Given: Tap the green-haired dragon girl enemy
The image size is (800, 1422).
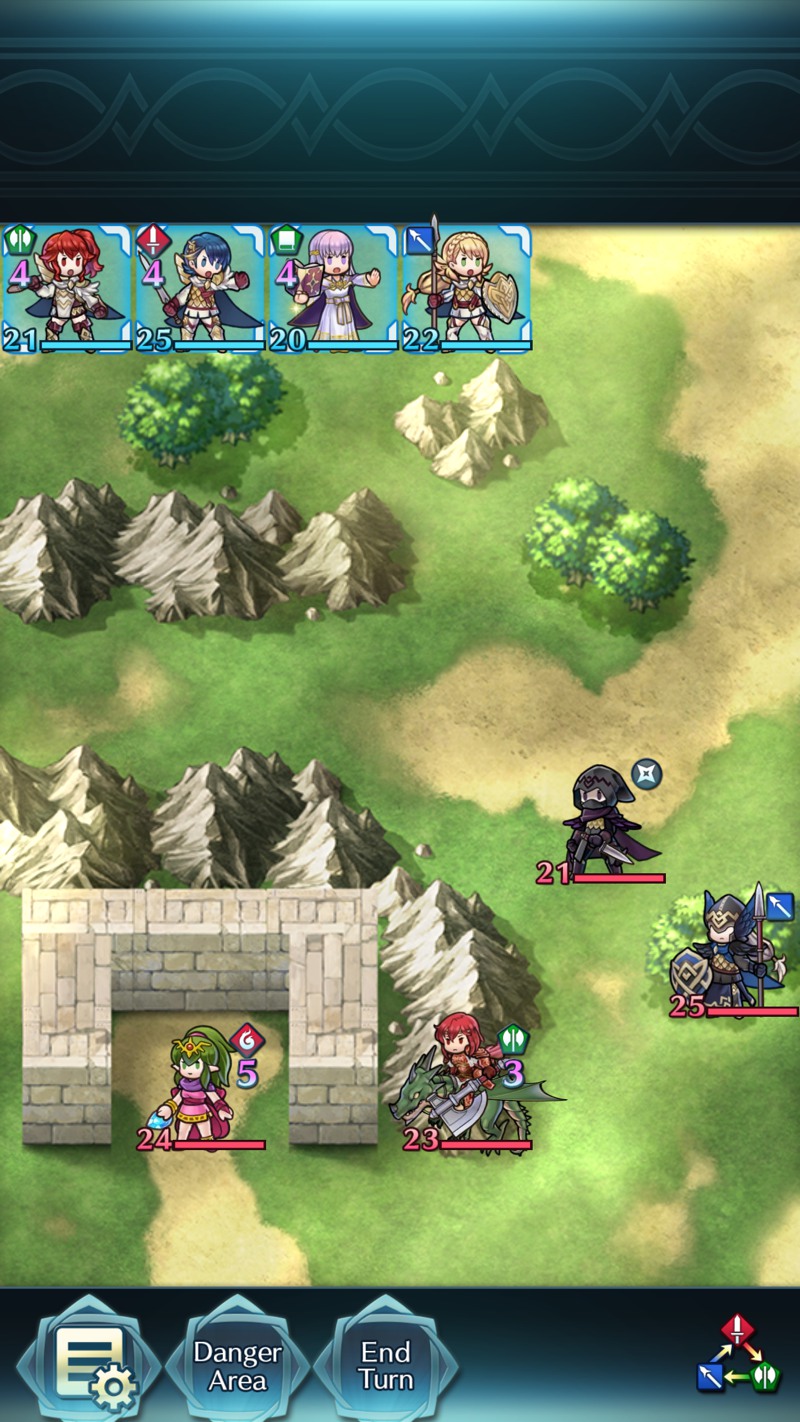Looking at the screenshot, I should point(200,1090).
